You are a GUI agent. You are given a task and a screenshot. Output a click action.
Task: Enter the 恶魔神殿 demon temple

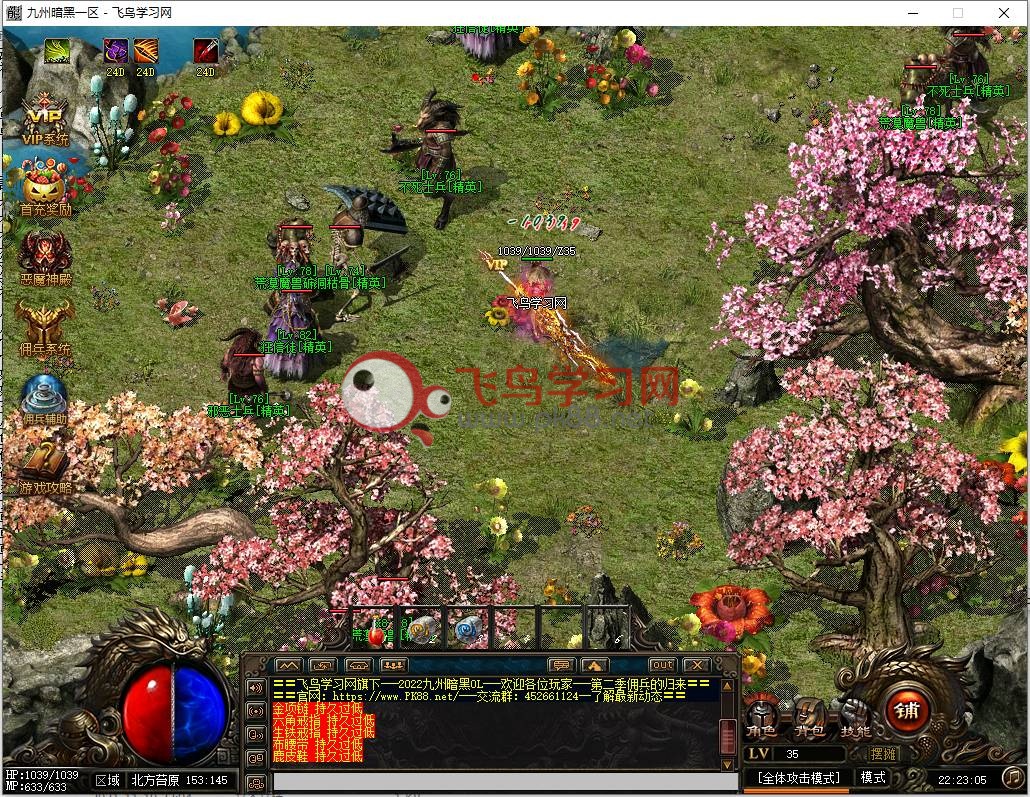45,257
